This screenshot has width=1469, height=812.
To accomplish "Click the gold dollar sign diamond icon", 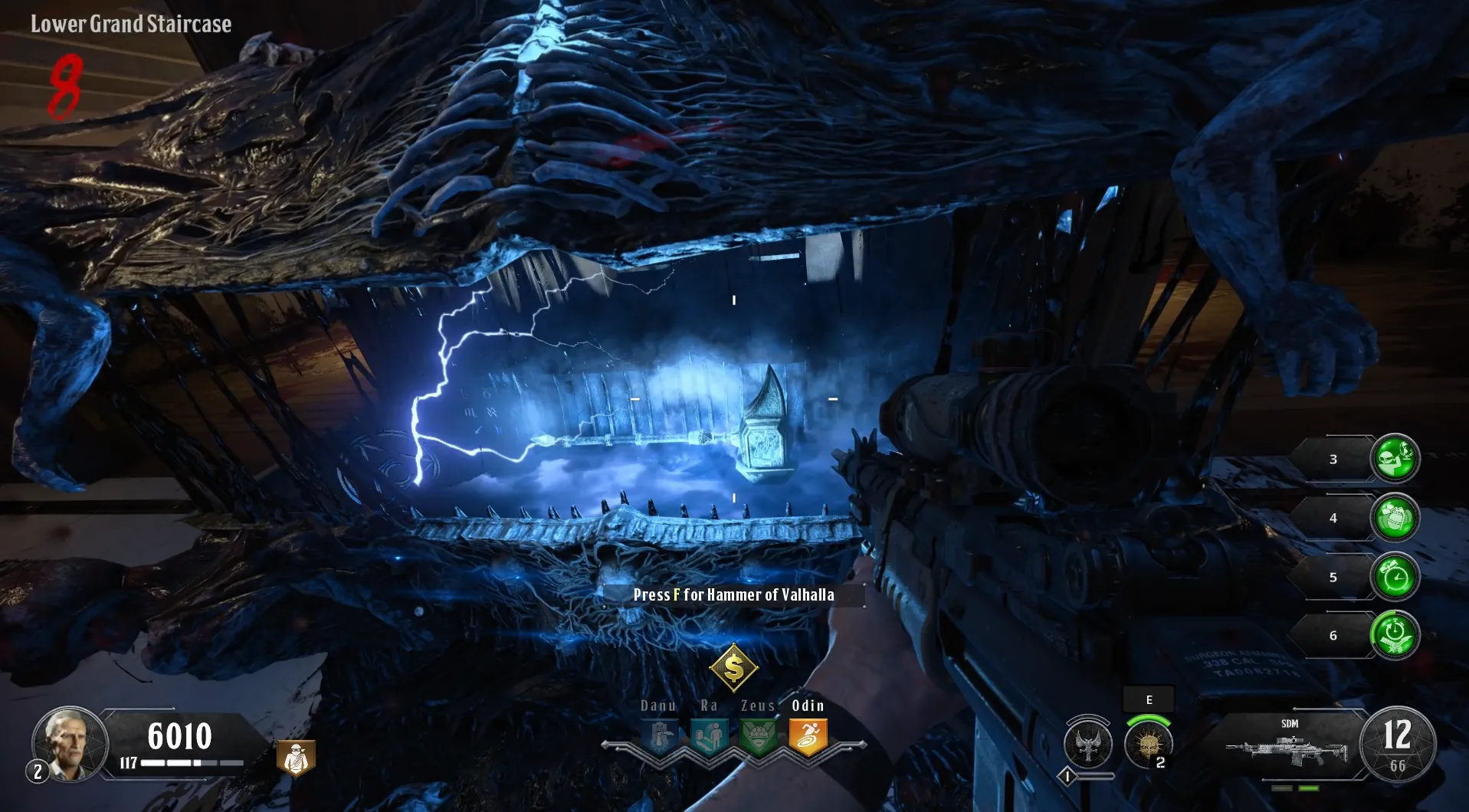I will (x=733, y=668).
